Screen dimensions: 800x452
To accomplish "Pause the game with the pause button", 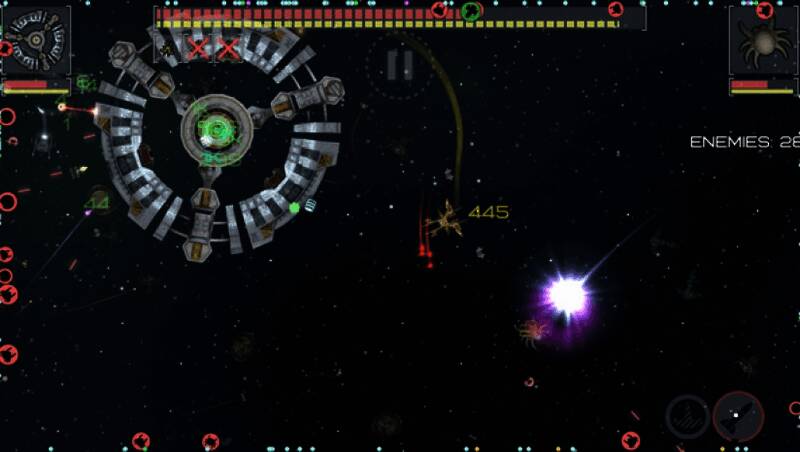I will coord(399,65).
